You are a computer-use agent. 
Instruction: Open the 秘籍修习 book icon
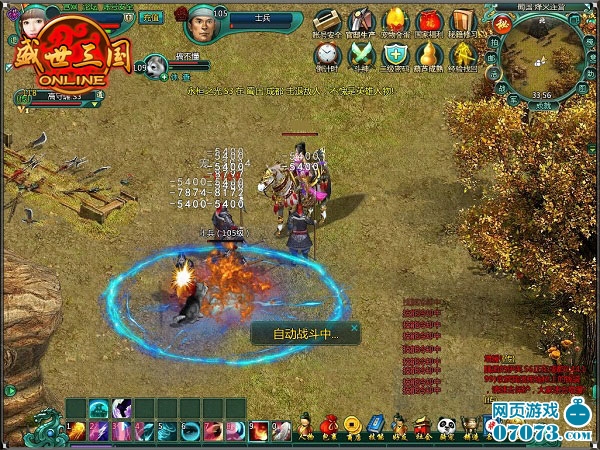(461, 20)
